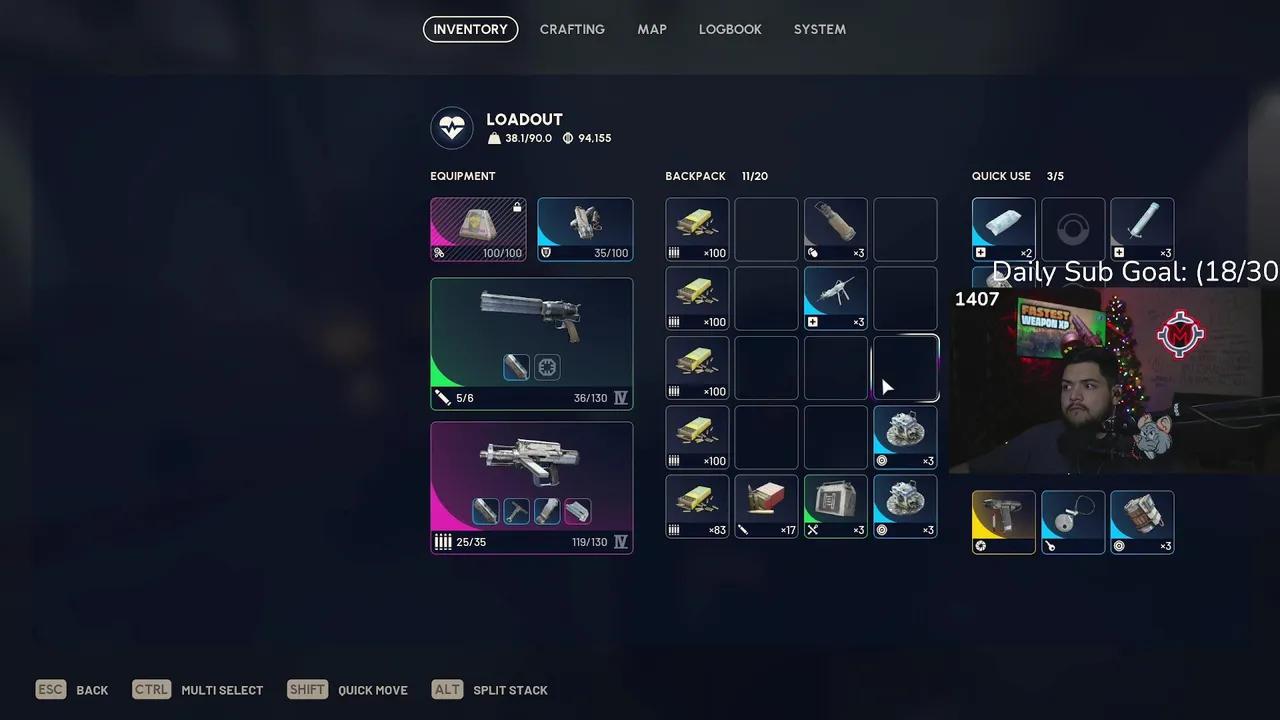
Task: Click the empty quick use slot
Action: click(1073, 229)
